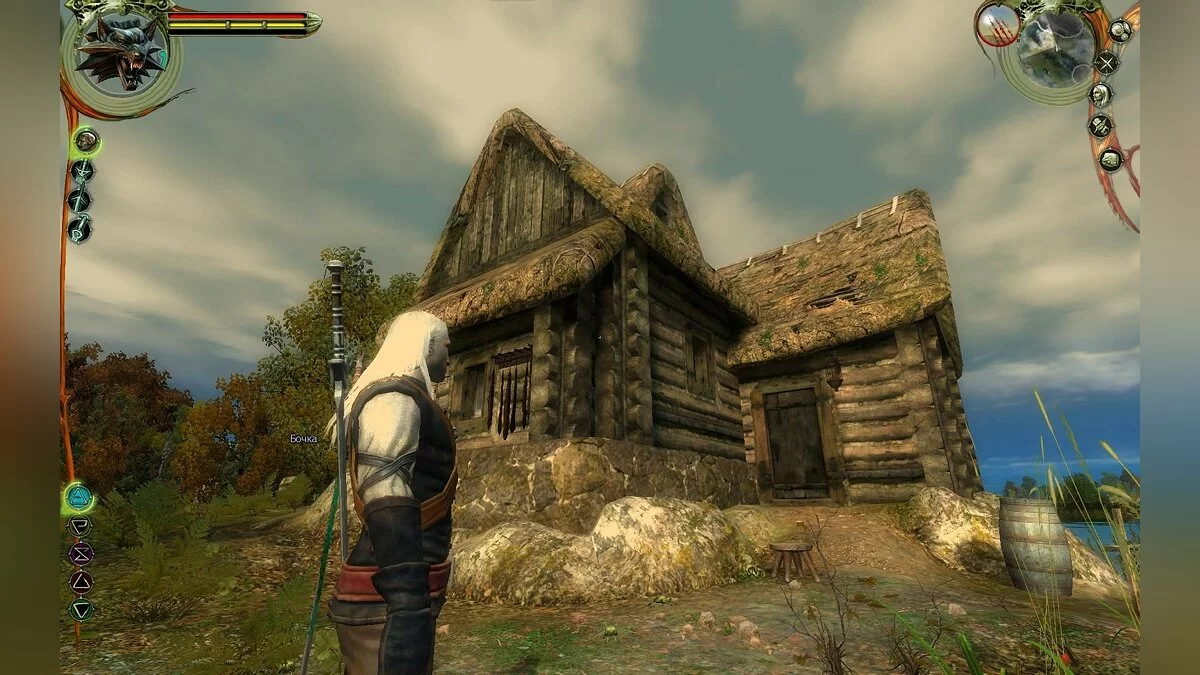Screen dimensions: 1200x675
Task: Open the journal scroll icon
Action: [x=1101, y=127]
